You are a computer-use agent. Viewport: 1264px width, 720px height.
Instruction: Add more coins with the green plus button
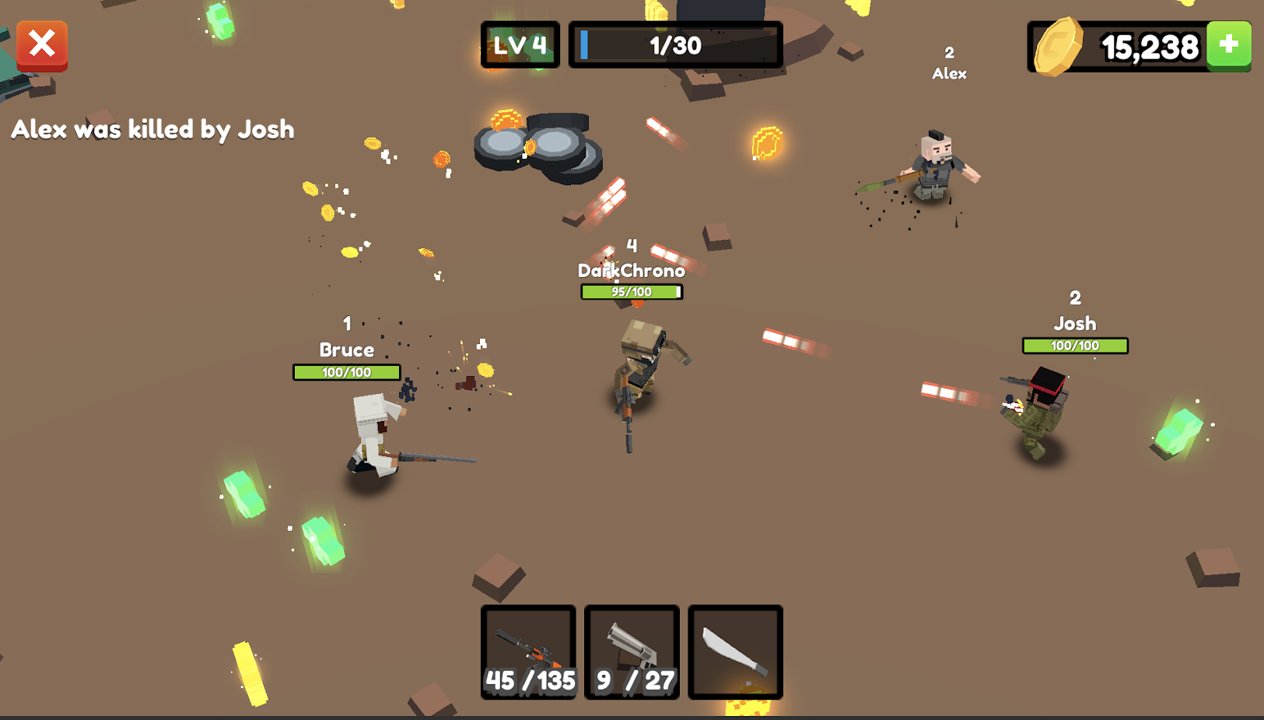coord(1228,46)
